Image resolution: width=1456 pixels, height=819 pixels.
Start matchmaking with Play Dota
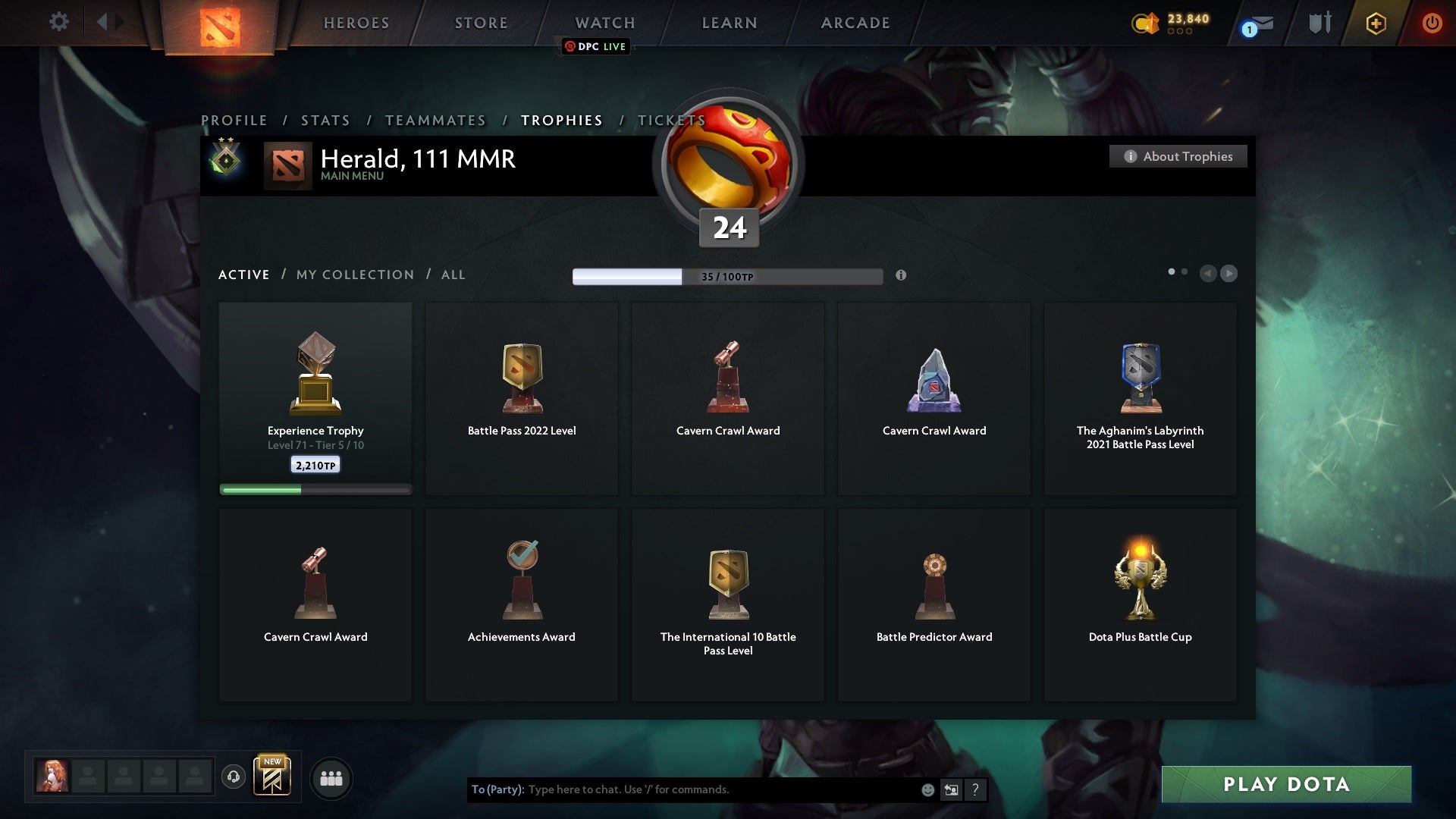click(x=1286, y=784)
